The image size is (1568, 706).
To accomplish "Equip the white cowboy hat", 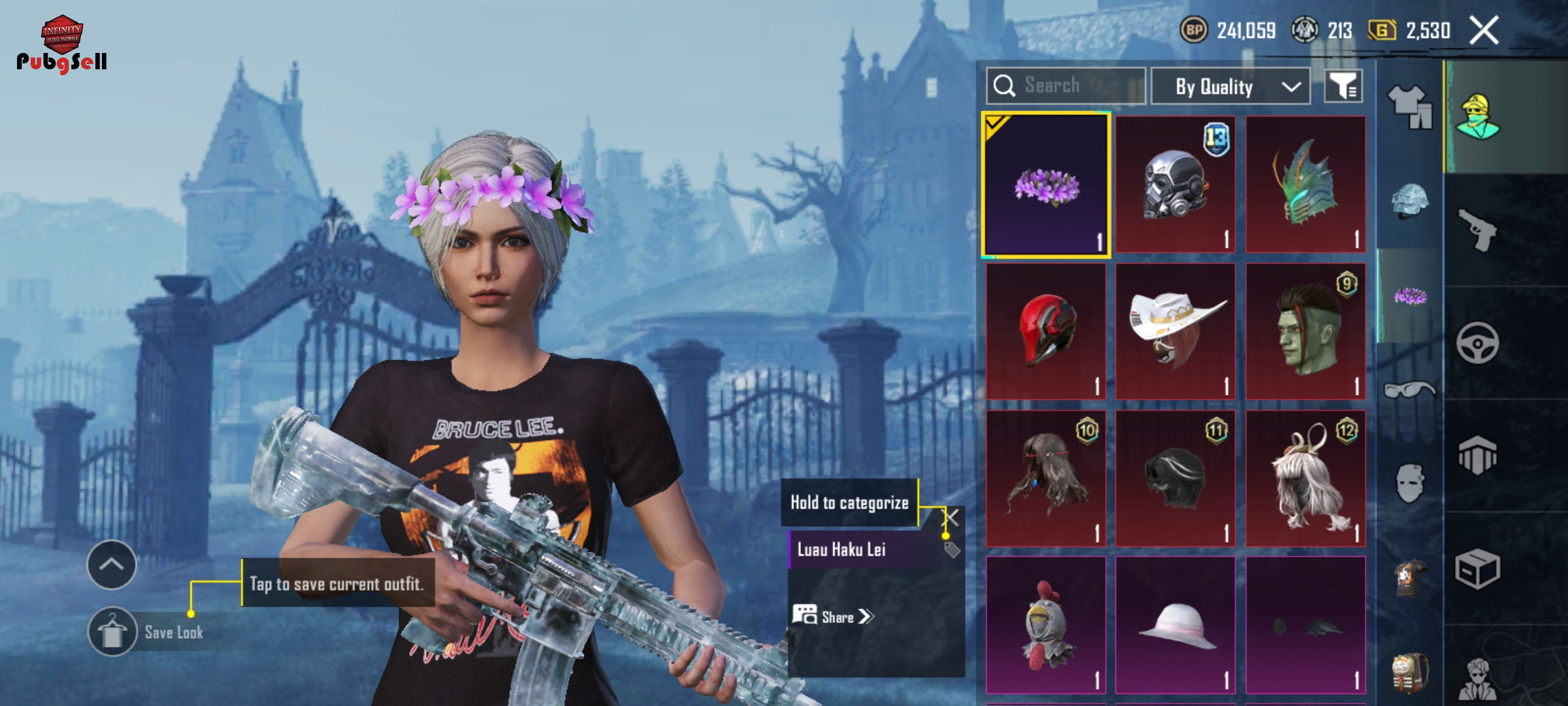I will 1175,331.
